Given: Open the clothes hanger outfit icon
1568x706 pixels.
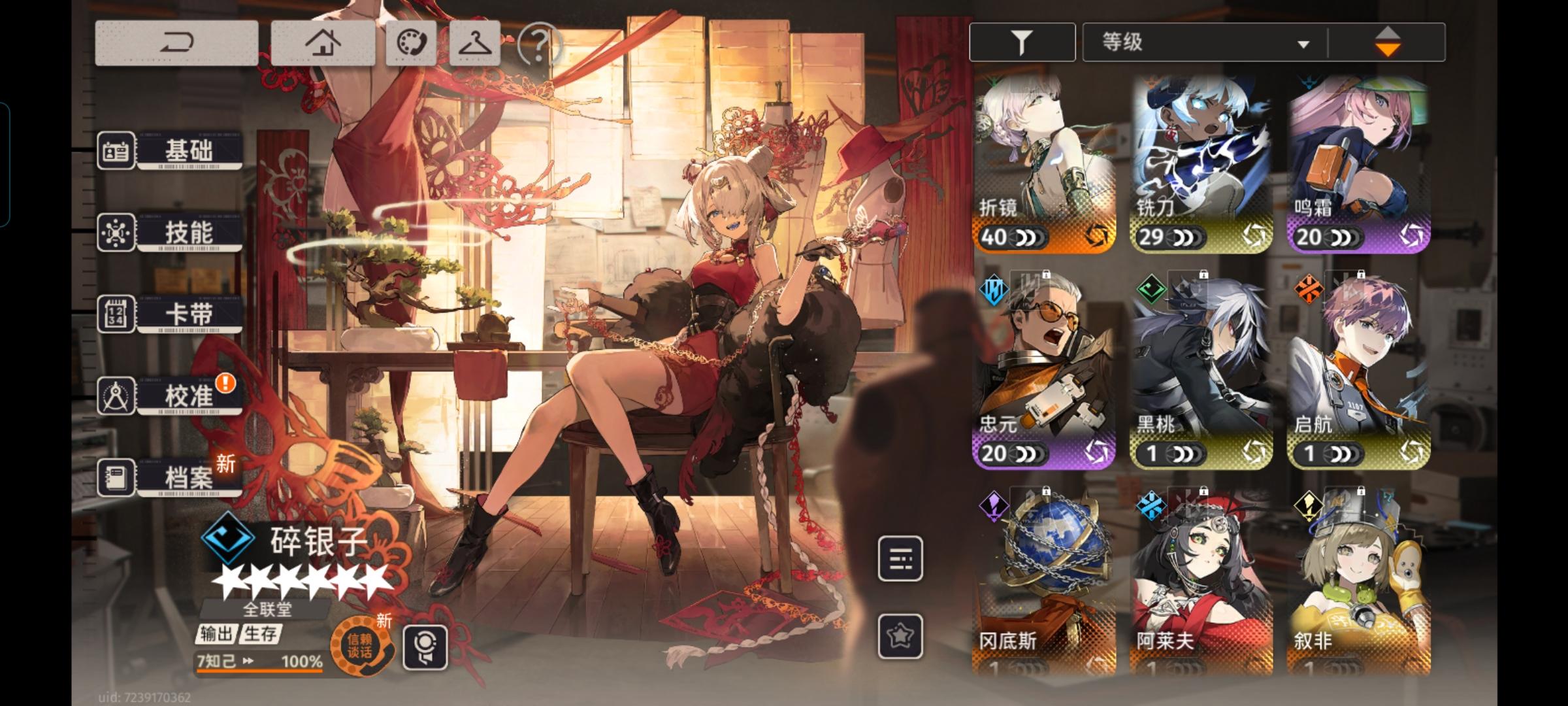Looking at the screenshot, I should pos(474,43).
